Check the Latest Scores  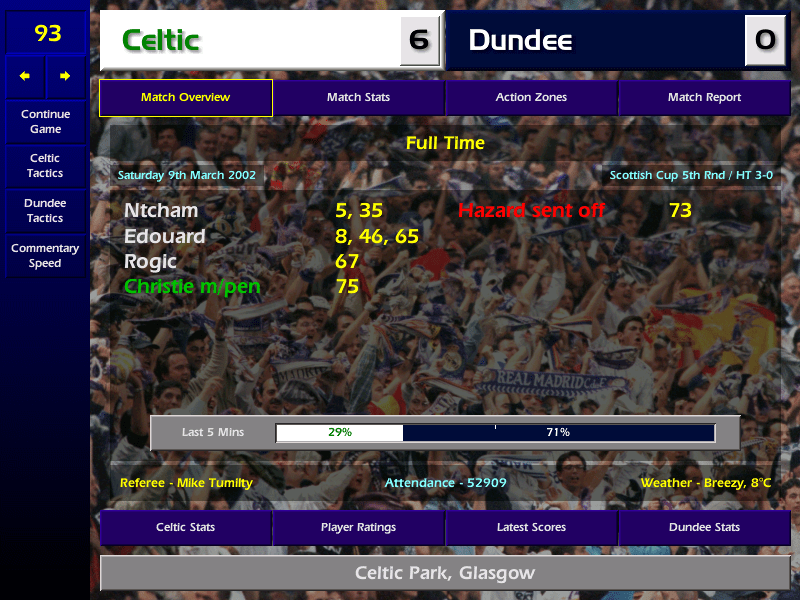click(531, 527)
